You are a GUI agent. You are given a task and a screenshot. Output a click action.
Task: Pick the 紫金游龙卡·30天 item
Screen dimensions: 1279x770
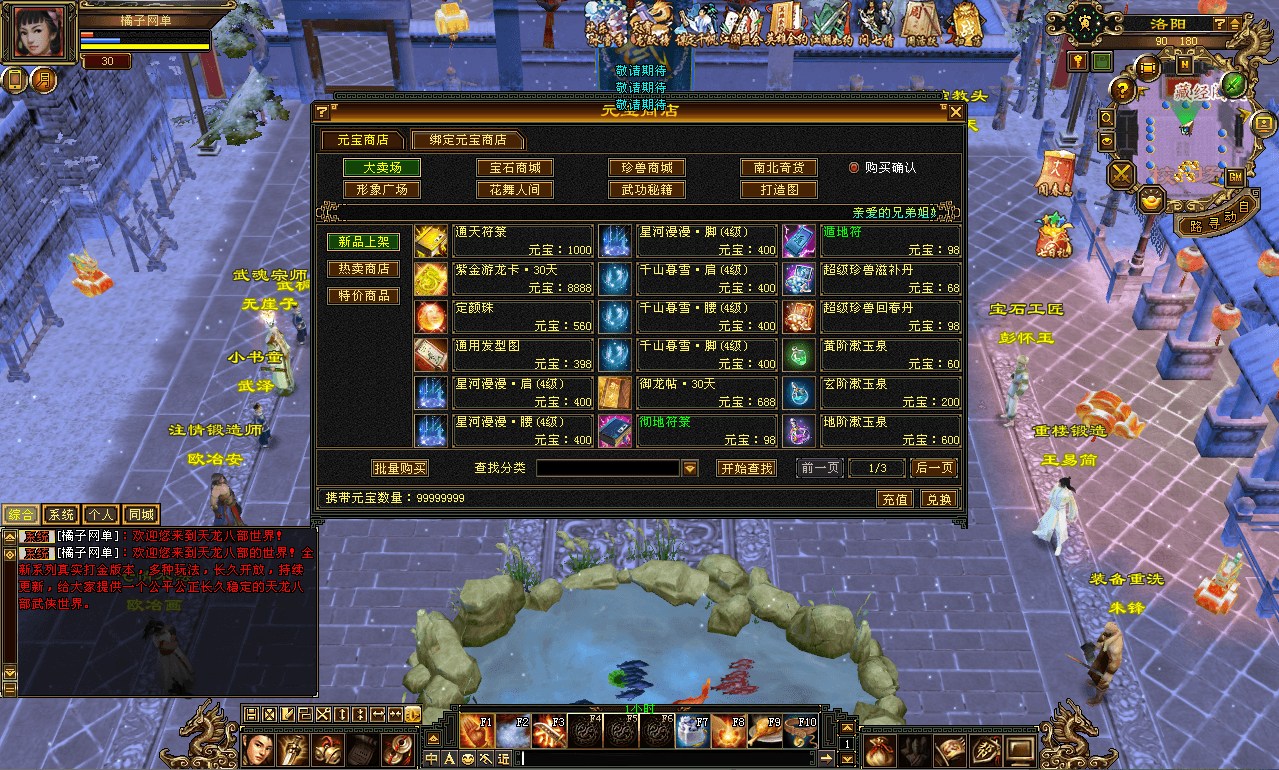(x=505, y=279)
